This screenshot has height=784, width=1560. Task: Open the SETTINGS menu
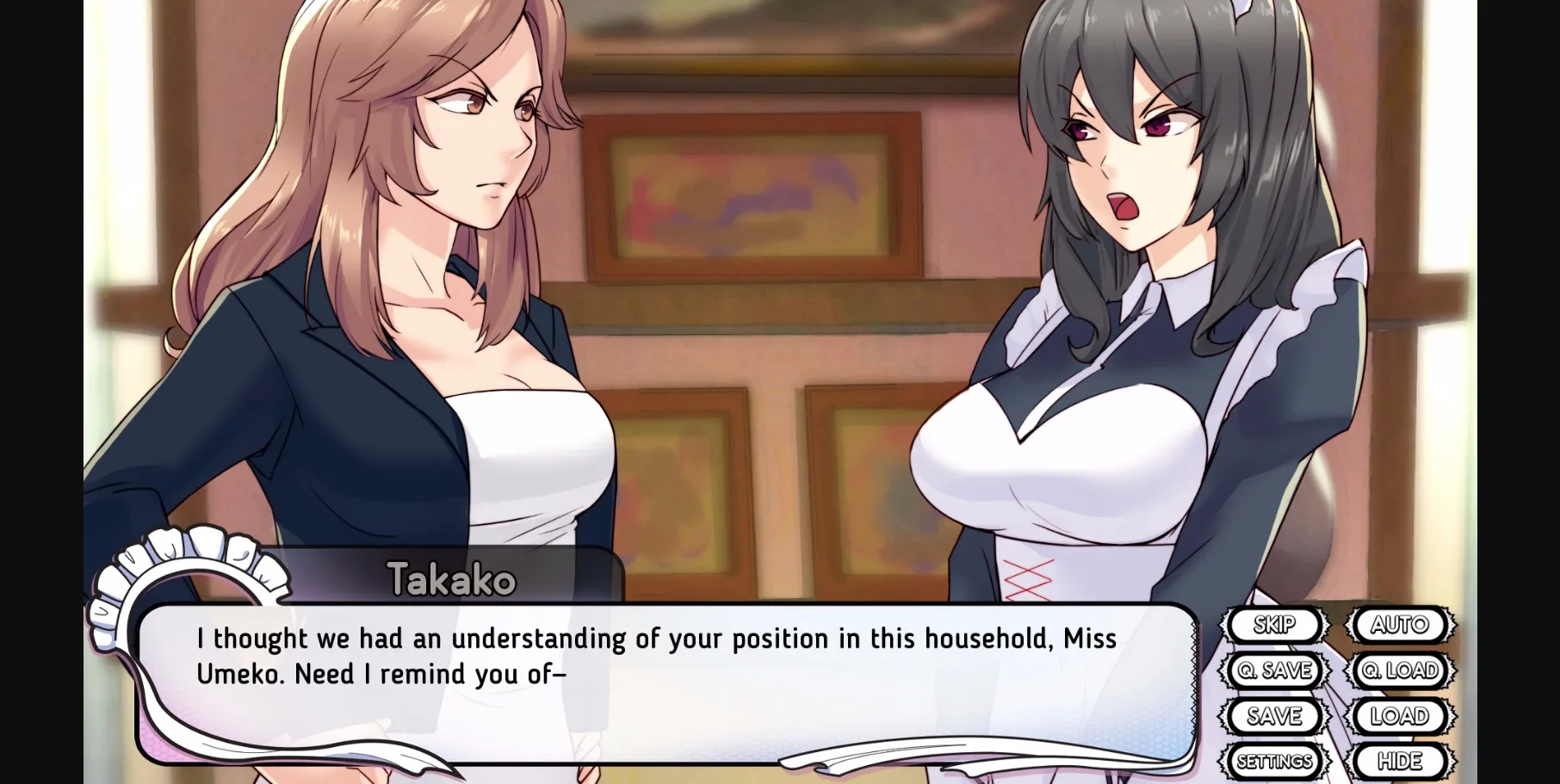[x=1274, y=761]
